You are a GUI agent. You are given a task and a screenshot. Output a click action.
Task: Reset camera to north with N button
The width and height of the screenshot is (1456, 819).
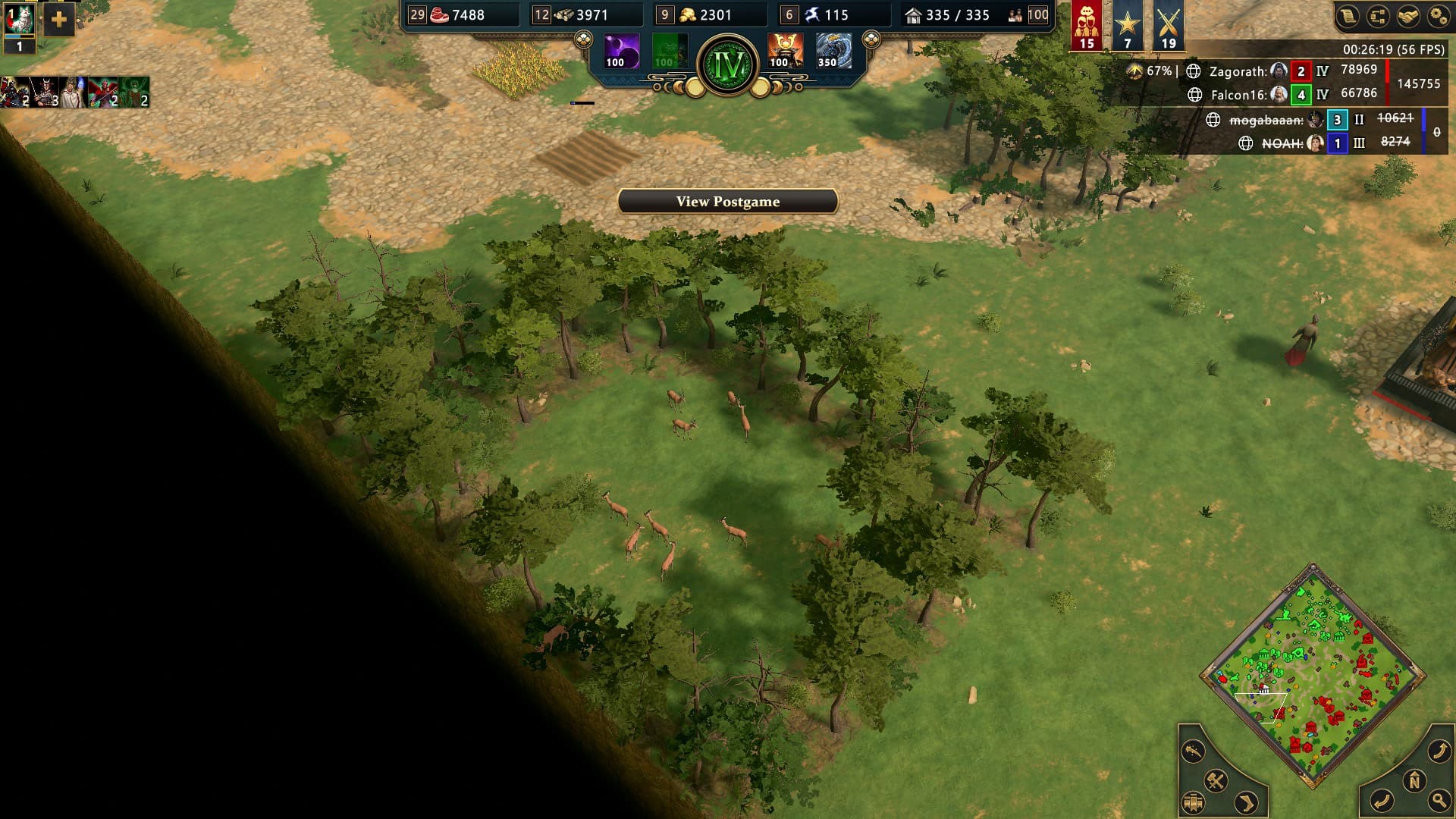pyautogui.click(x=1414, y=780)
